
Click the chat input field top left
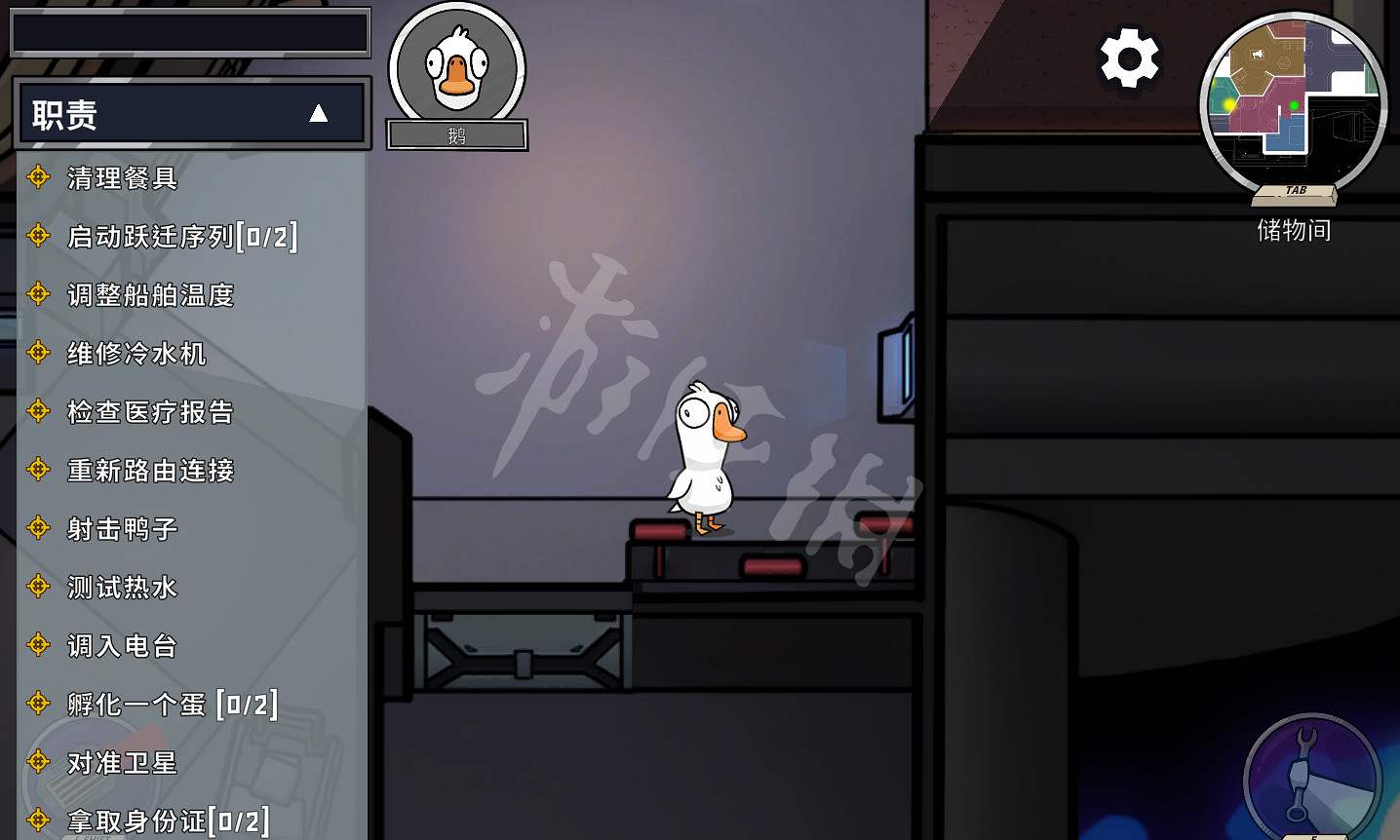pos(191,31)
